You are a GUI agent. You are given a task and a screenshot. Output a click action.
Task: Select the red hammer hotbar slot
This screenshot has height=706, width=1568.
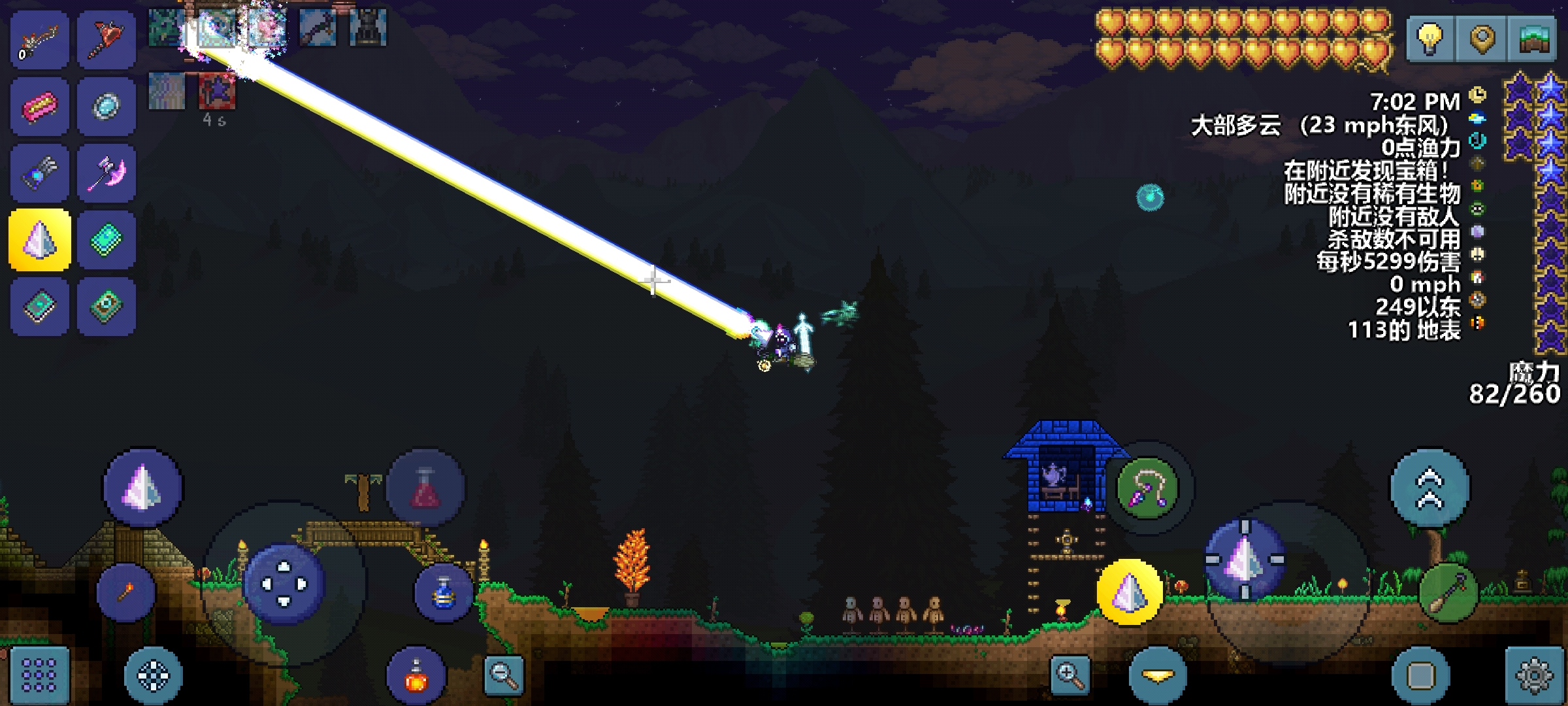106,39
